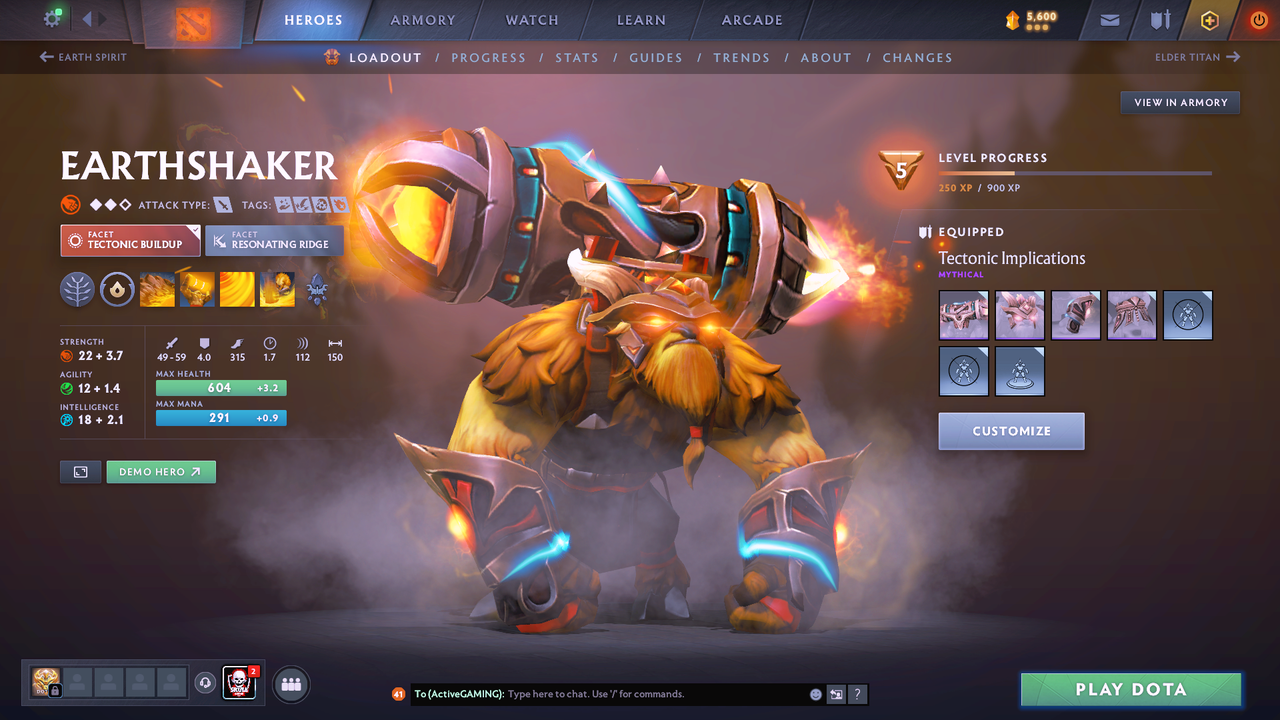Click the DEMO HERO button
The image size is (1280, 720).
coord(161,471)
